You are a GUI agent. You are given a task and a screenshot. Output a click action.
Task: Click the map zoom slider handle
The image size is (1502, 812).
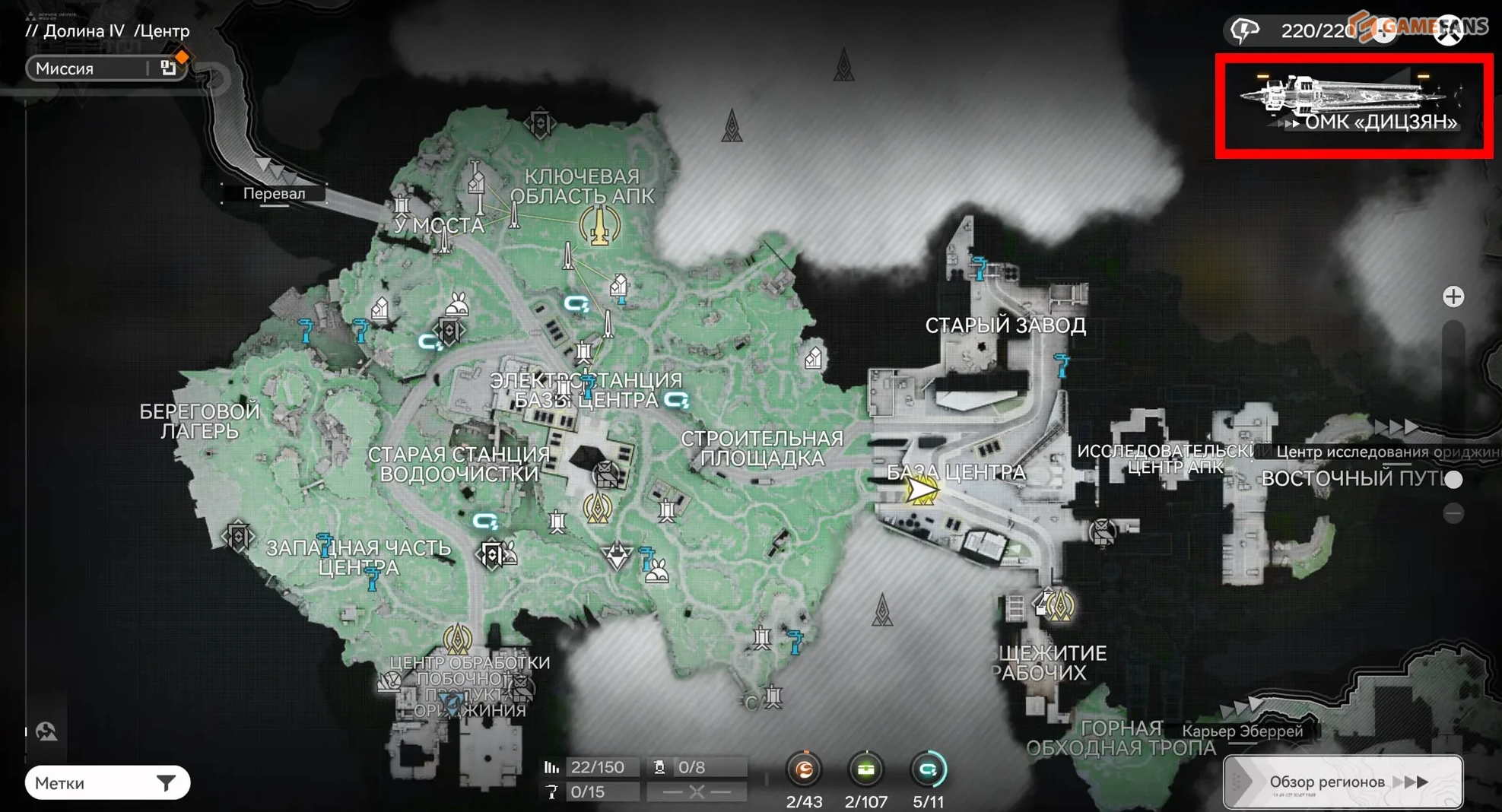[1453, 479]
